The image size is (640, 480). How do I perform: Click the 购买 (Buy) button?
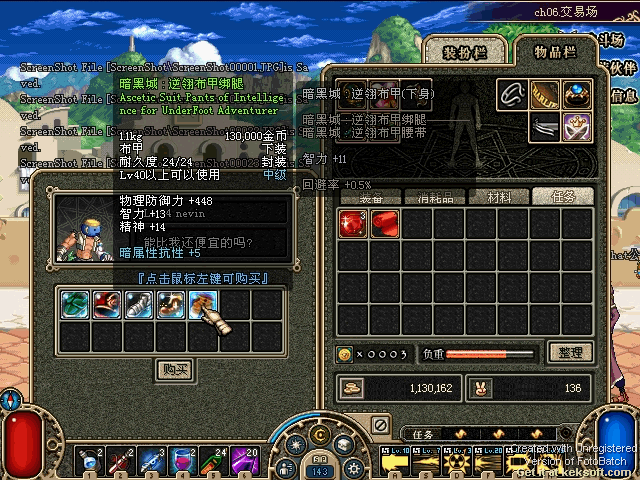(x=176, y=369)
